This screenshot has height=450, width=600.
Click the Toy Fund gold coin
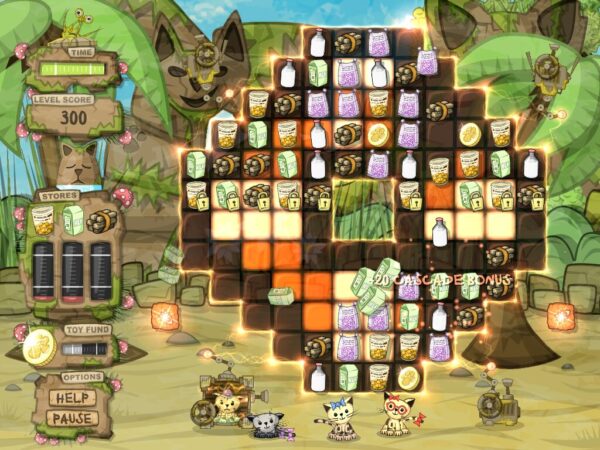[40, 347]
